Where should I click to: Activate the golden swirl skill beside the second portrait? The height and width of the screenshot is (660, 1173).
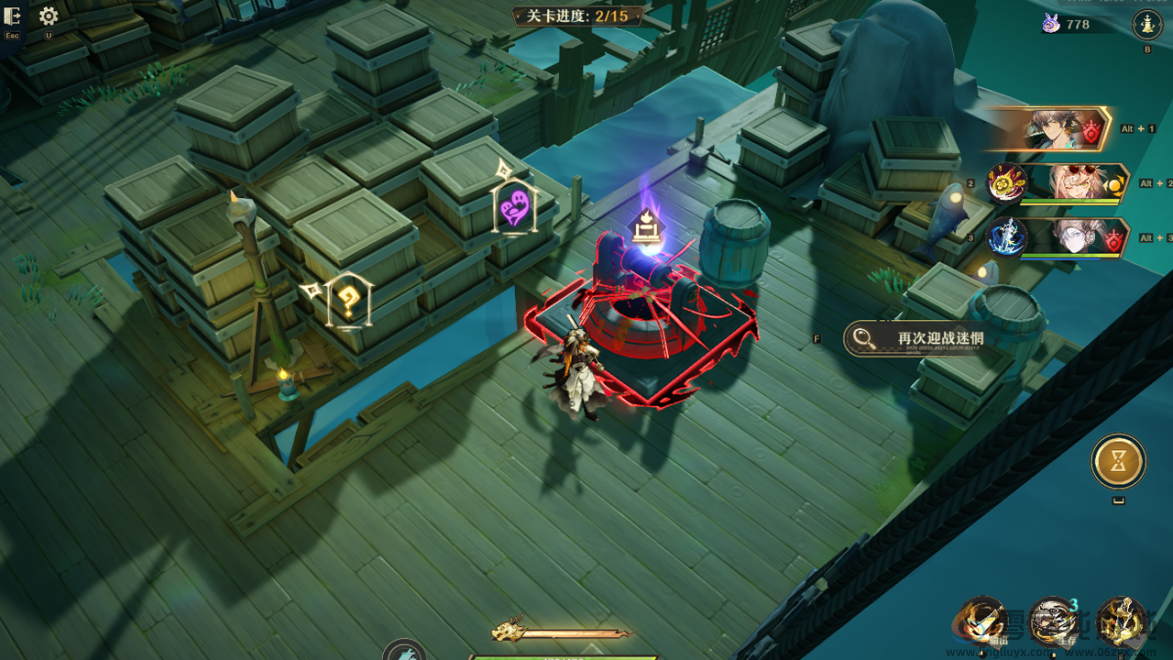coord(1007,184)
